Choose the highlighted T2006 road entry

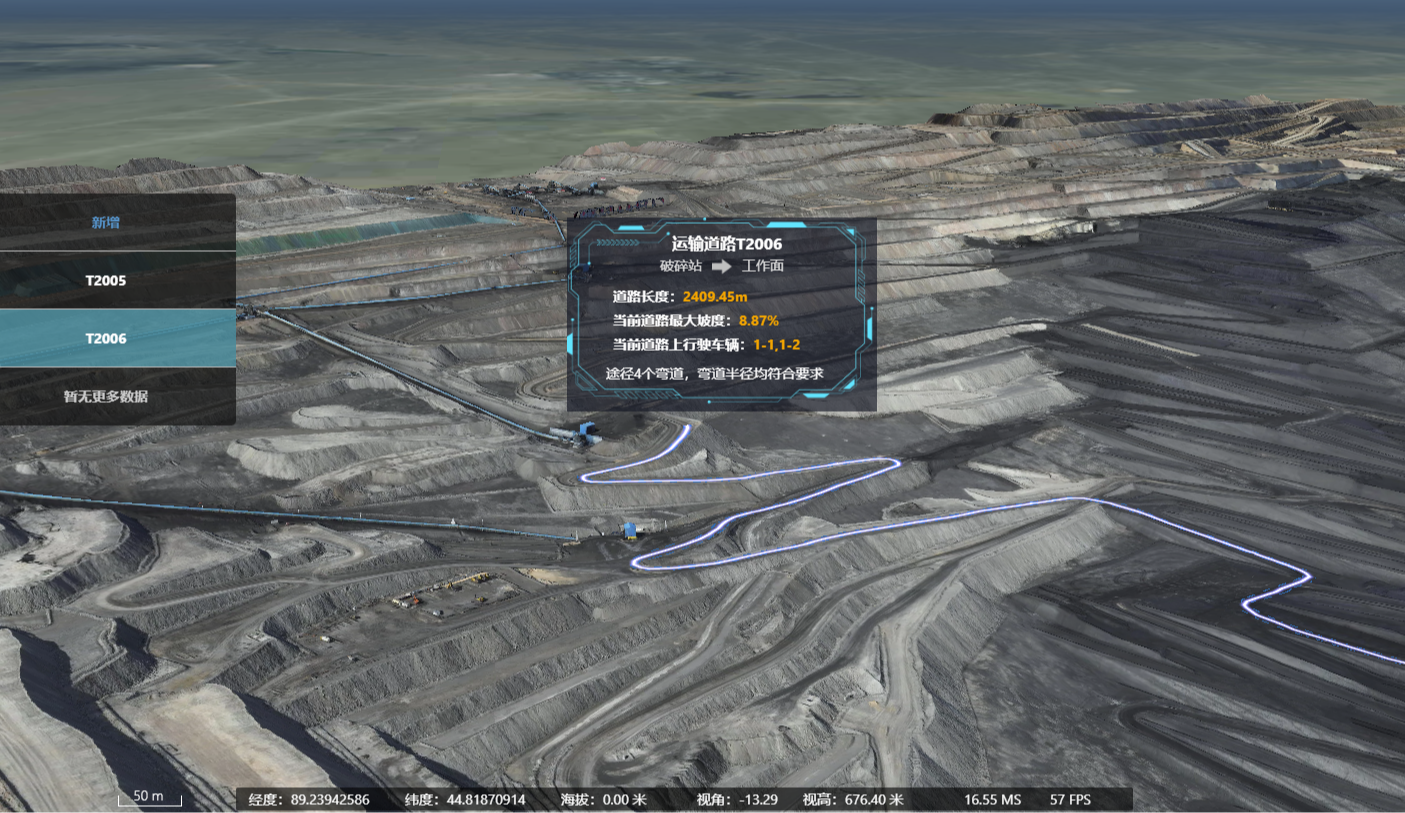[x=106, y=338]
